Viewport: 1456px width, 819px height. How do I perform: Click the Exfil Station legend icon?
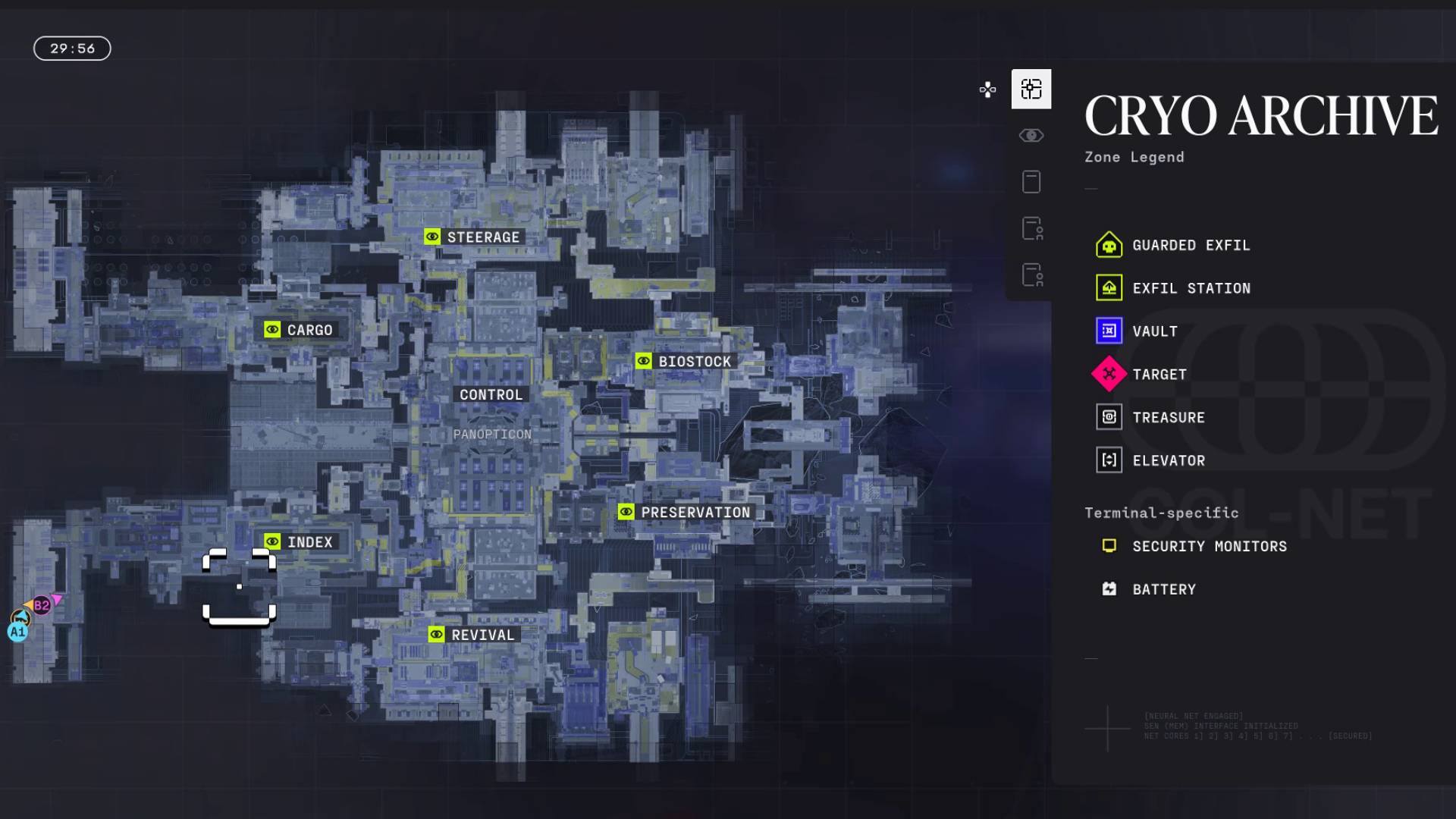(x=1109, y=288)
